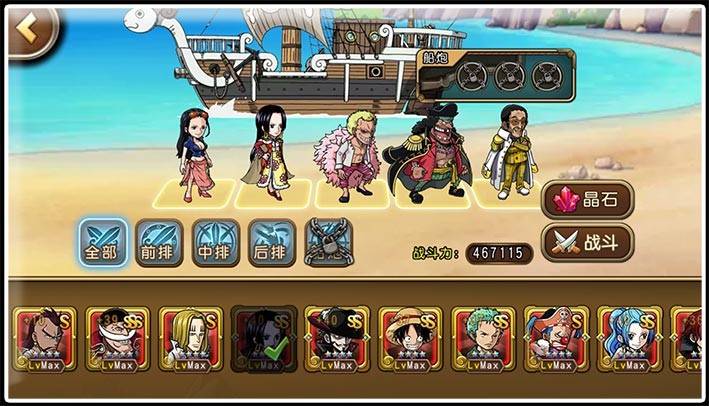The width and height of the screenshot is (709, 406).
Task: Choose the Luffy straw hat hero card
Action: 410,339
